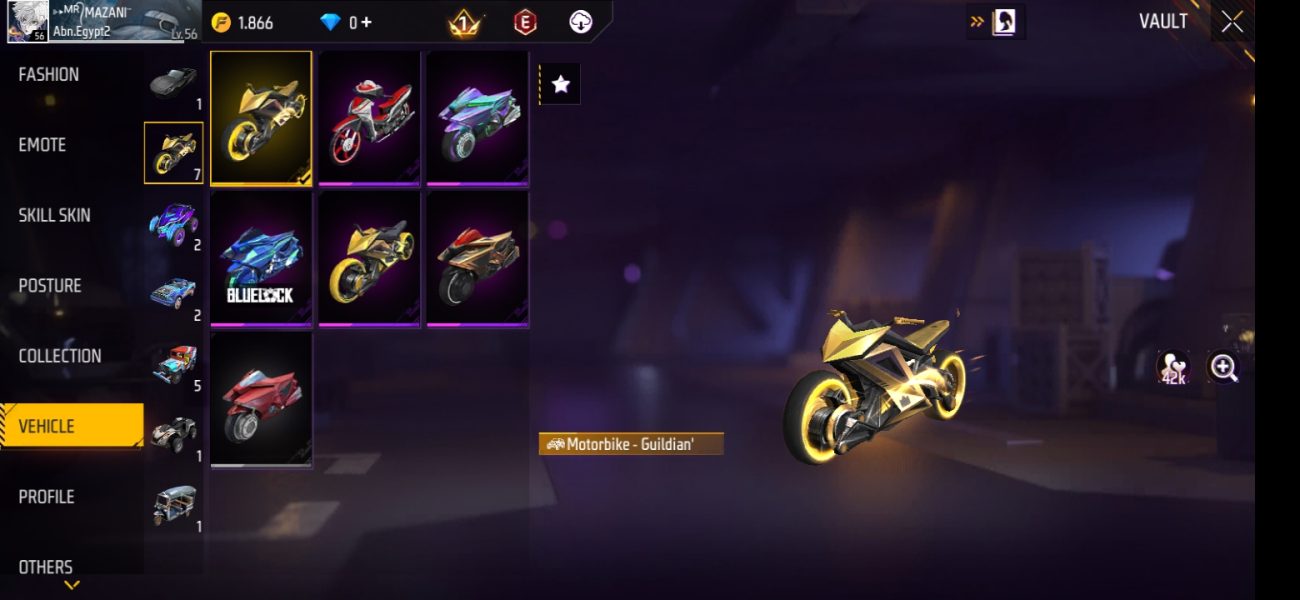Click the red E badge icon
This screenshot has width=1300, height=600.
pyautogui.click(x=525, y=22)
